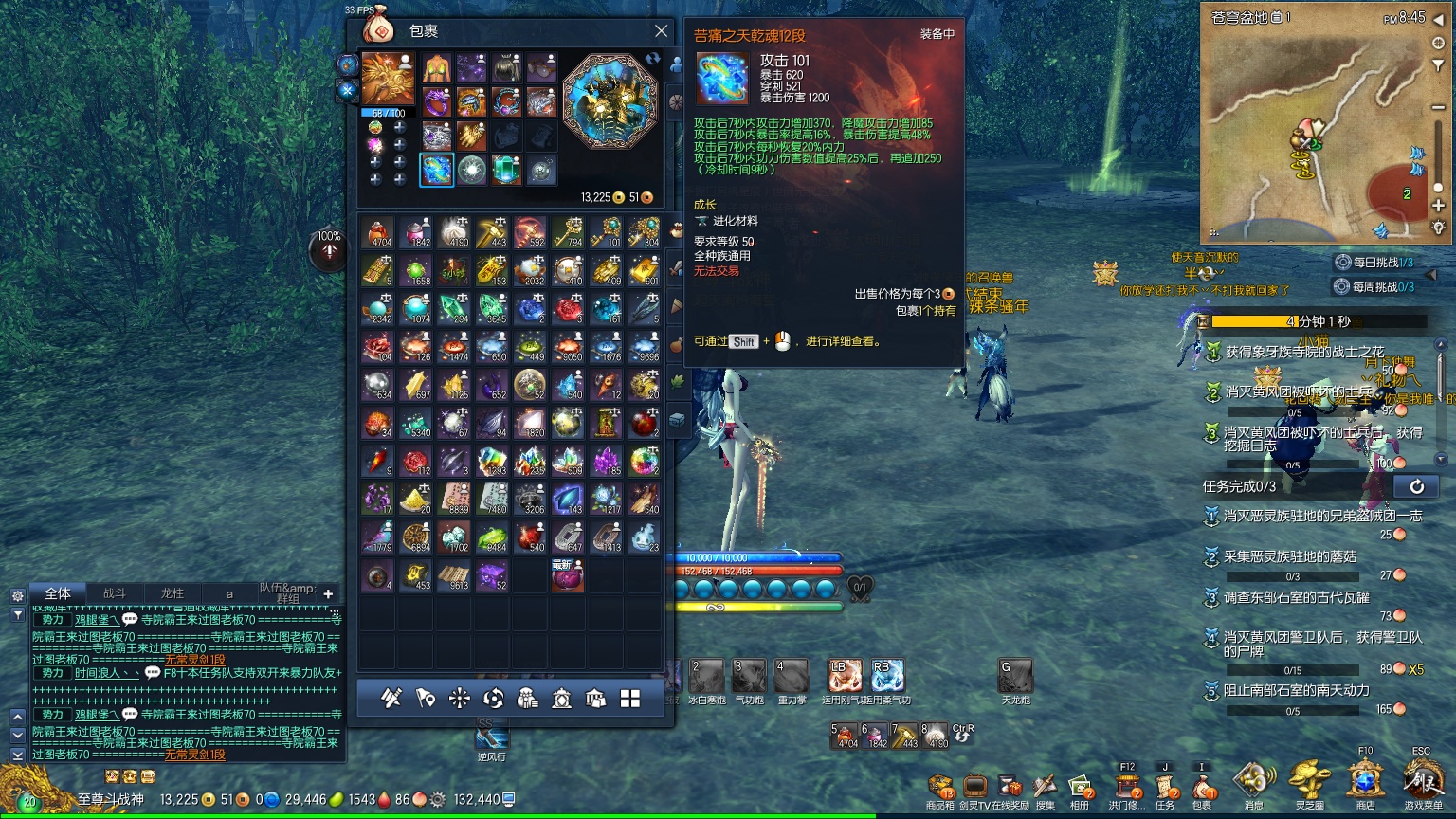Open the octagonal bagua soul shield panel
The height and width of the screenshot is (819, 1456).
(x=610, y=101)
